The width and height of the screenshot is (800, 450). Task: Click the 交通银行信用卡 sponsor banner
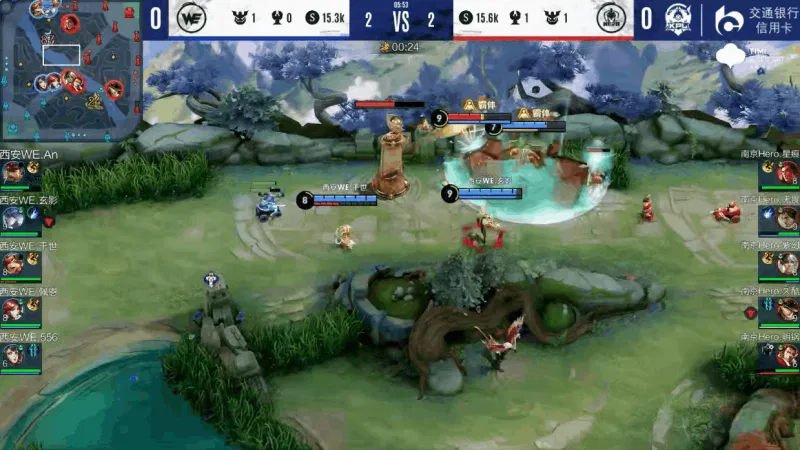pyautogui.click(x=756, y=19)
